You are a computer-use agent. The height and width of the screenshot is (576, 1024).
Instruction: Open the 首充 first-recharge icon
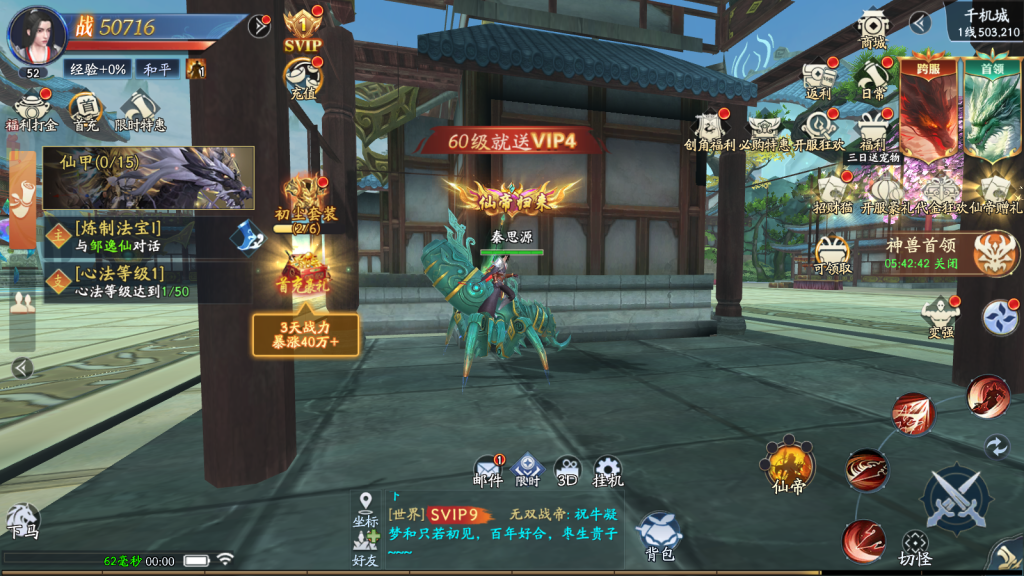[x=85, y=108]
